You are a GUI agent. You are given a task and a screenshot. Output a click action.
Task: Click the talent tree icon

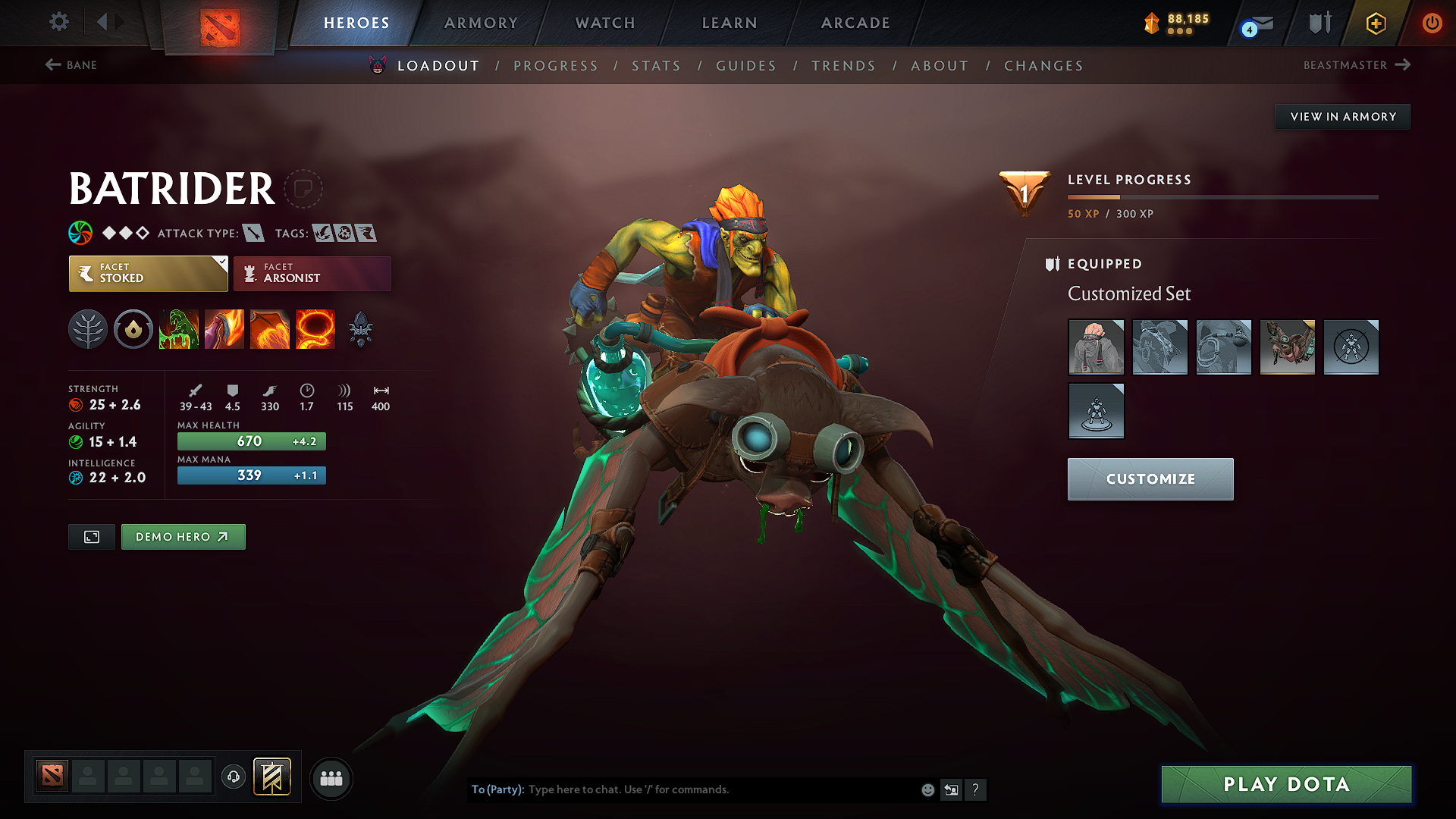pos(88,329)
